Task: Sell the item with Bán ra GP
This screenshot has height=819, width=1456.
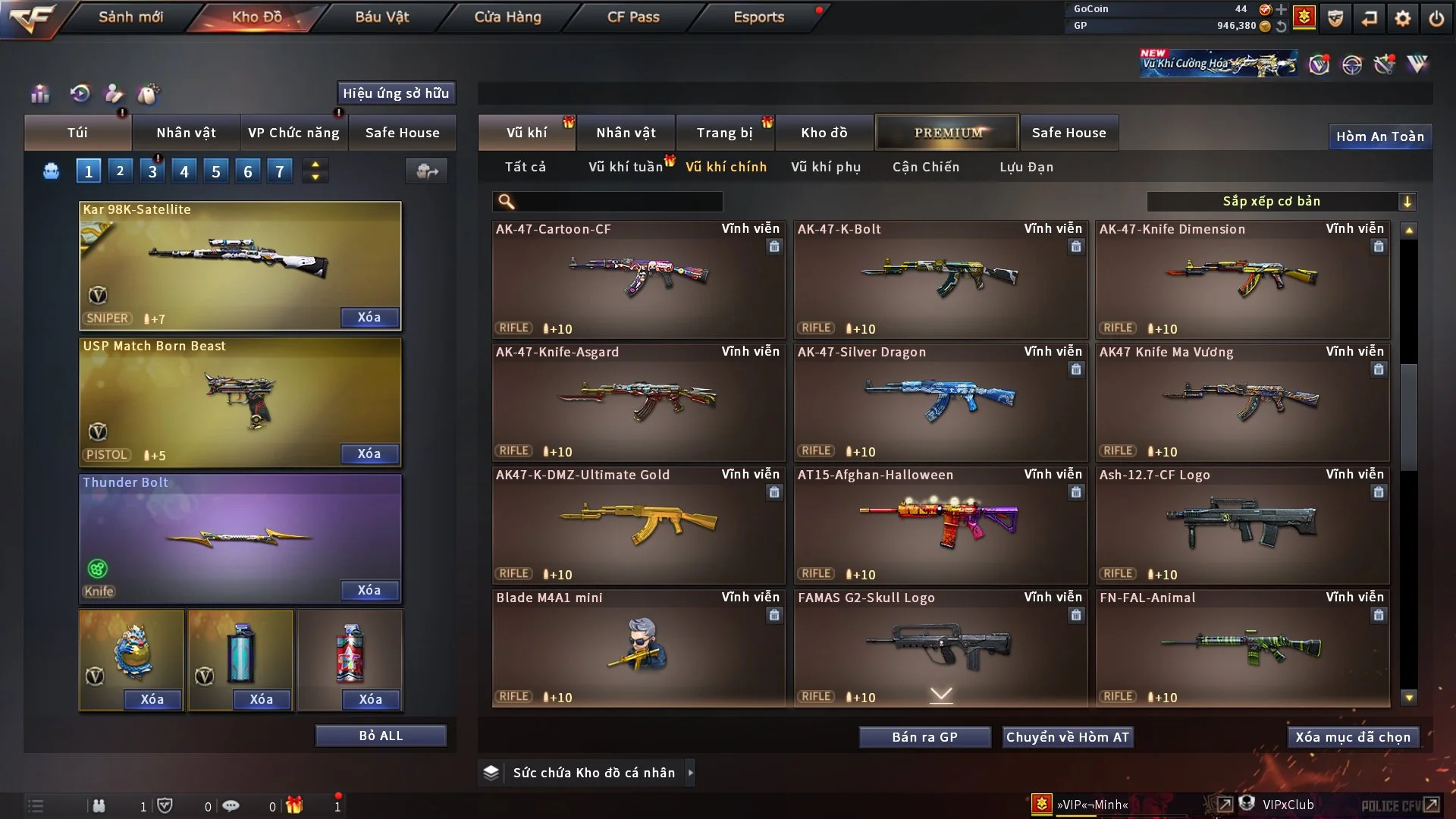Action: click(x=924, y=737)
